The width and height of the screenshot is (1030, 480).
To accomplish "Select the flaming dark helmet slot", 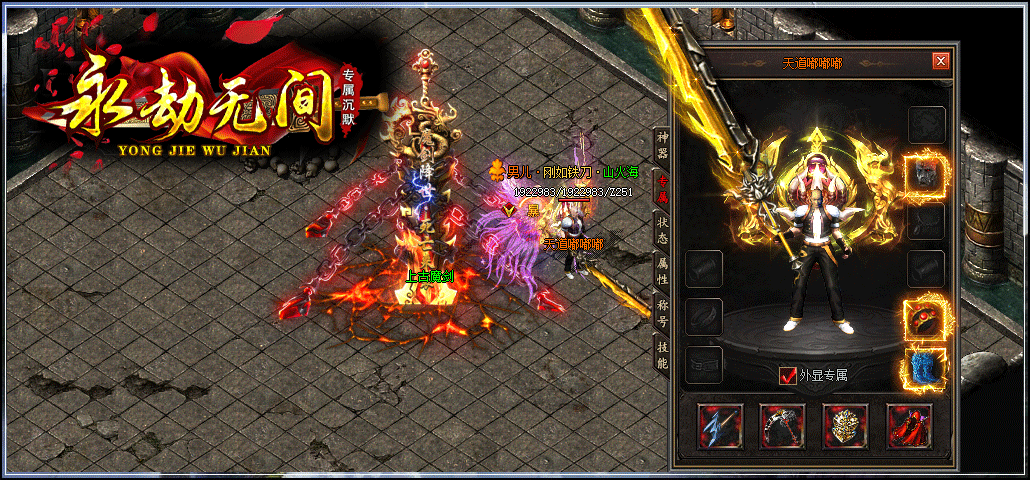I will (926, 174).
